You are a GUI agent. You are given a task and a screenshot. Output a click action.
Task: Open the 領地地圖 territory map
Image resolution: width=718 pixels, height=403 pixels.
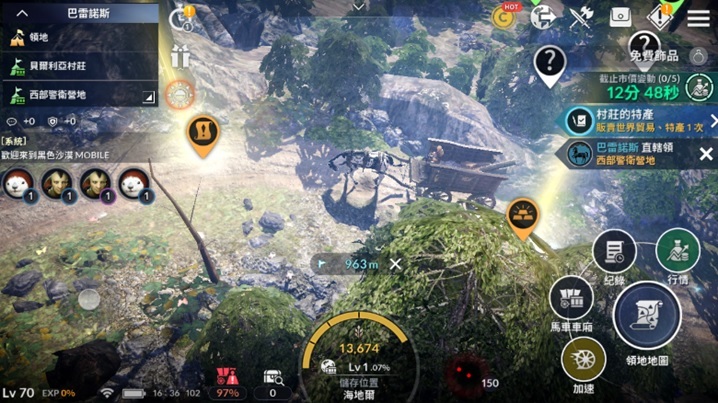[646, 318]
